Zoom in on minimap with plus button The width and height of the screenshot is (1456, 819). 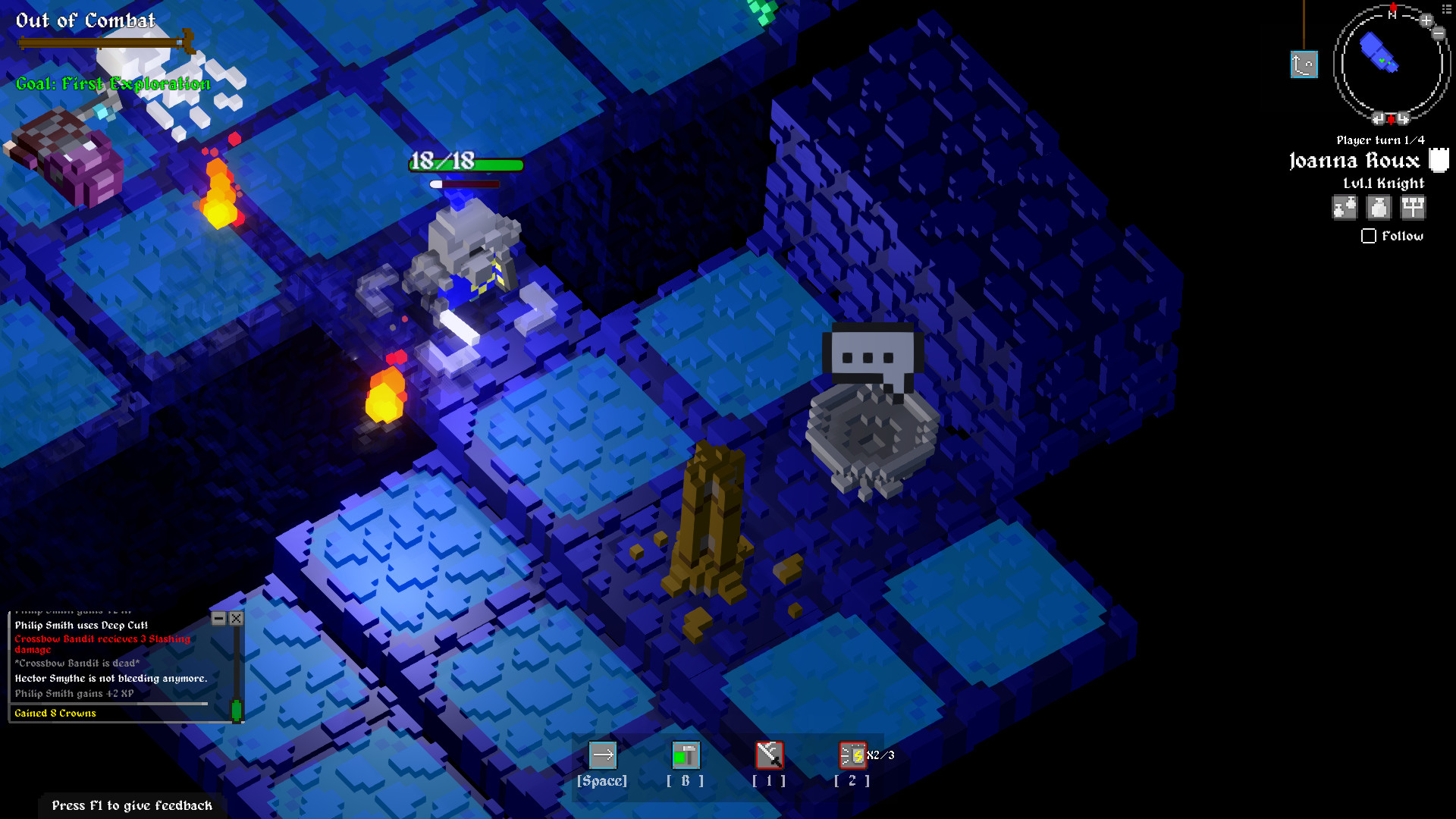point(1425,20)
